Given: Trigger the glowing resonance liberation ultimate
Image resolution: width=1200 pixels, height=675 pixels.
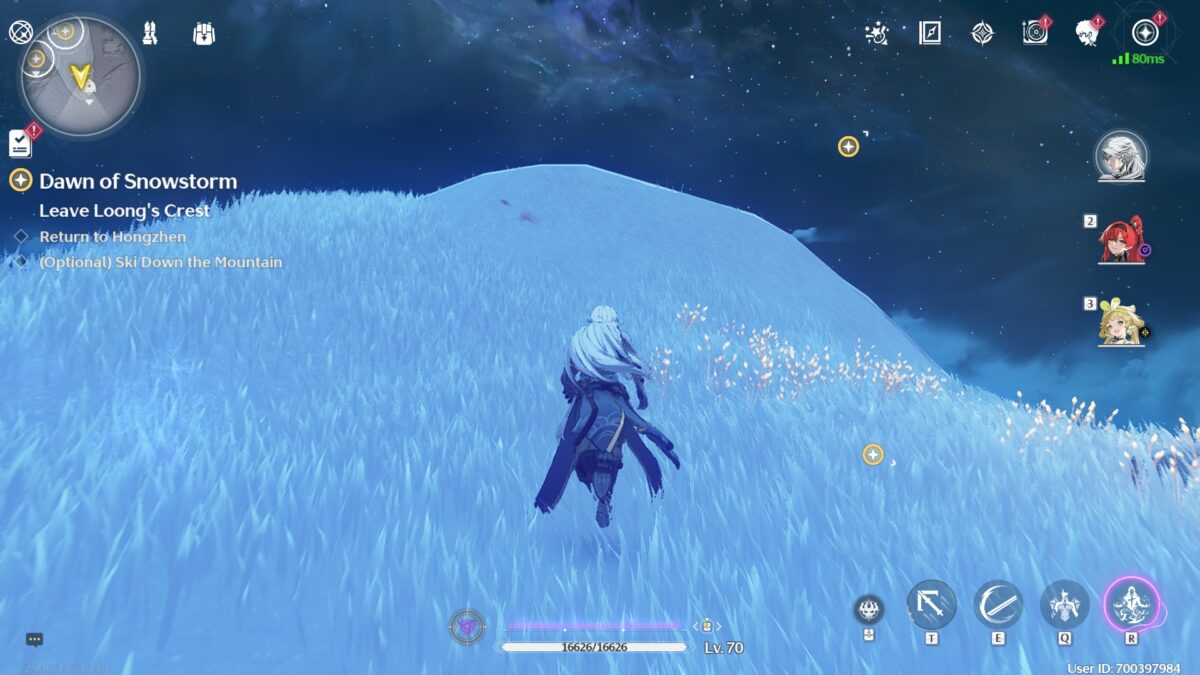Looking at the screenshot, I should click(x=1132, y=604).
